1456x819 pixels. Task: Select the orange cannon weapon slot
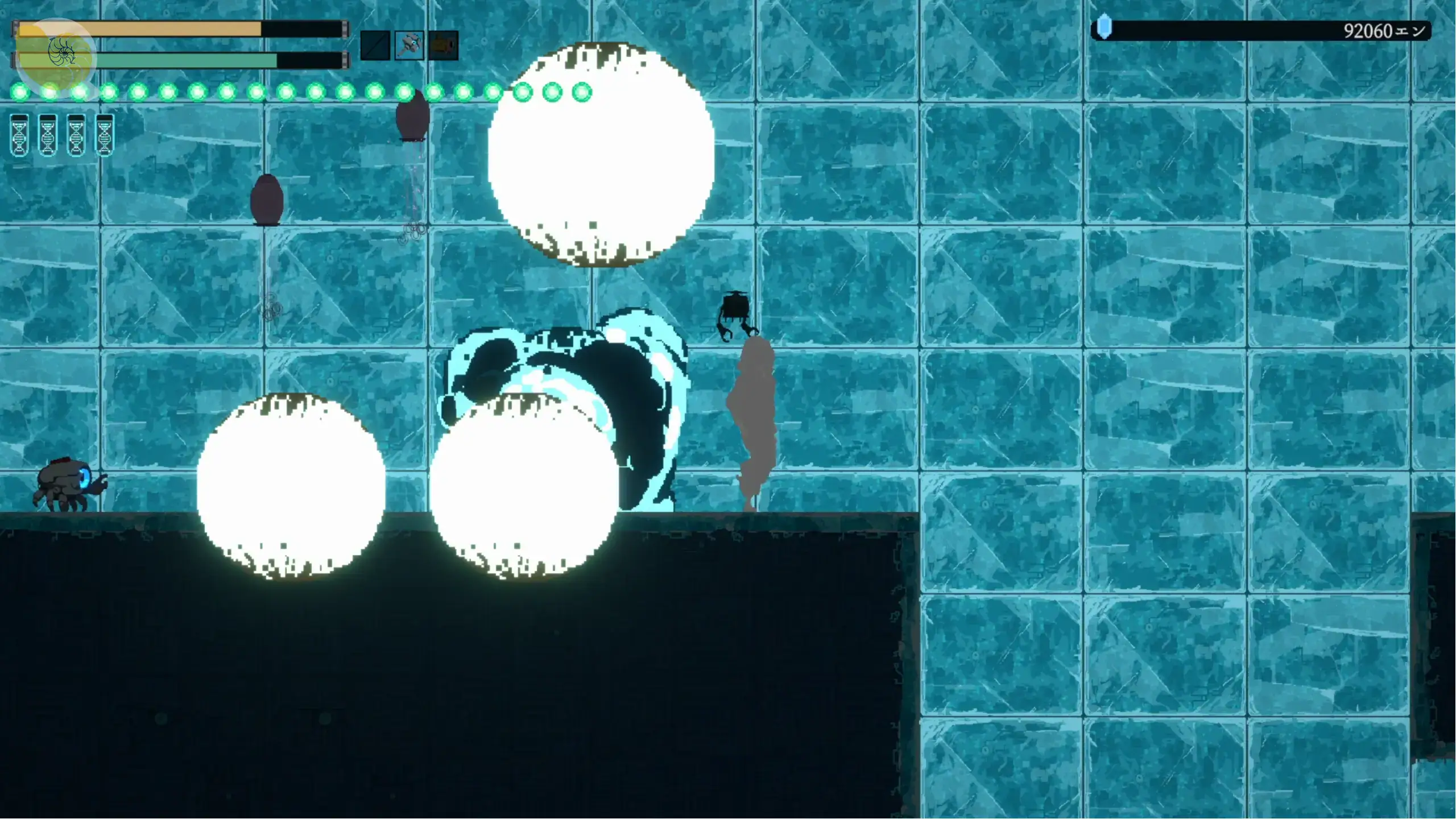(443, 45)
